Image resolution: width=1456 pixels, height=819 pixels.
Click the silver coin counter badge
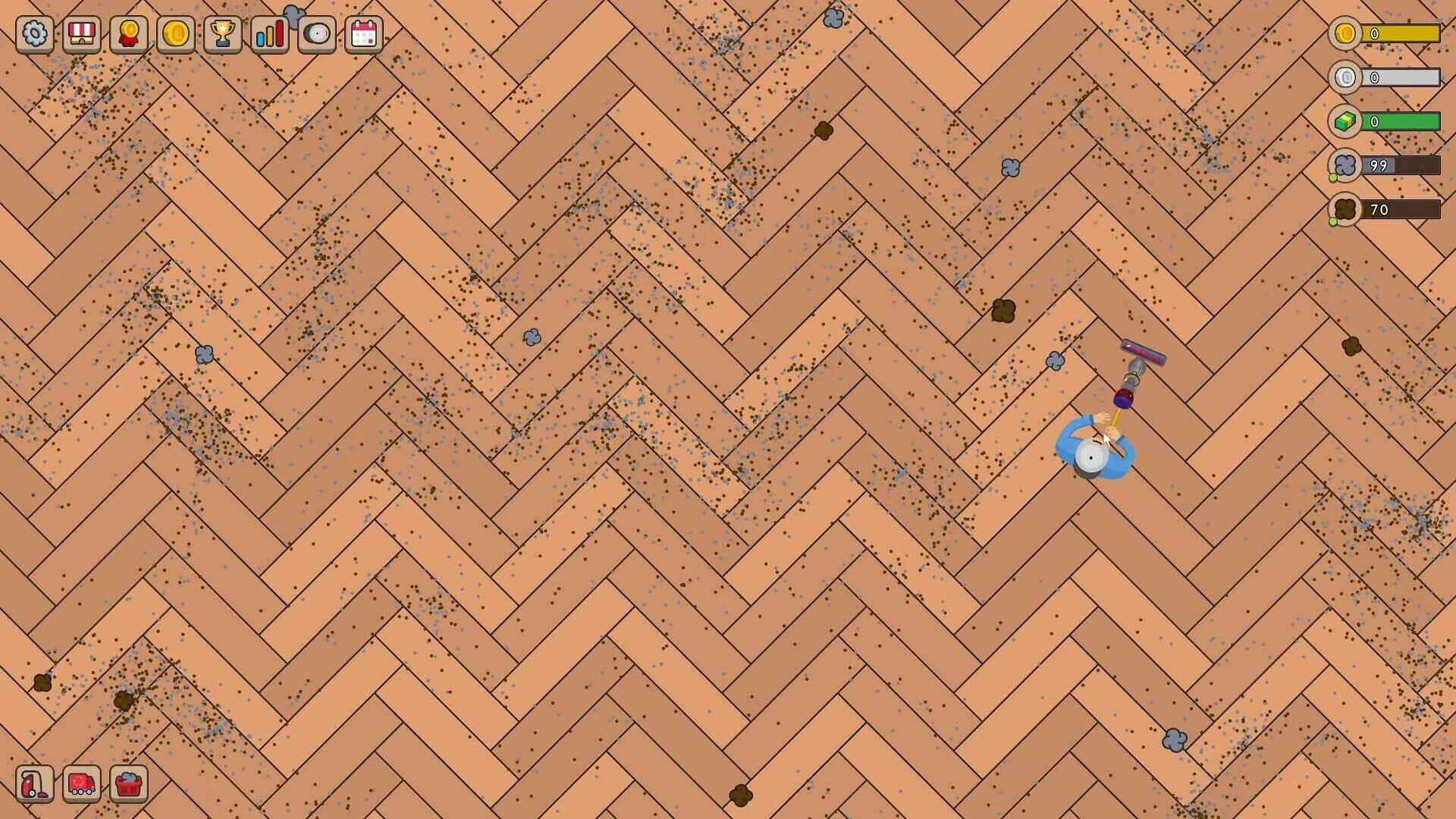click(1343, 77)
